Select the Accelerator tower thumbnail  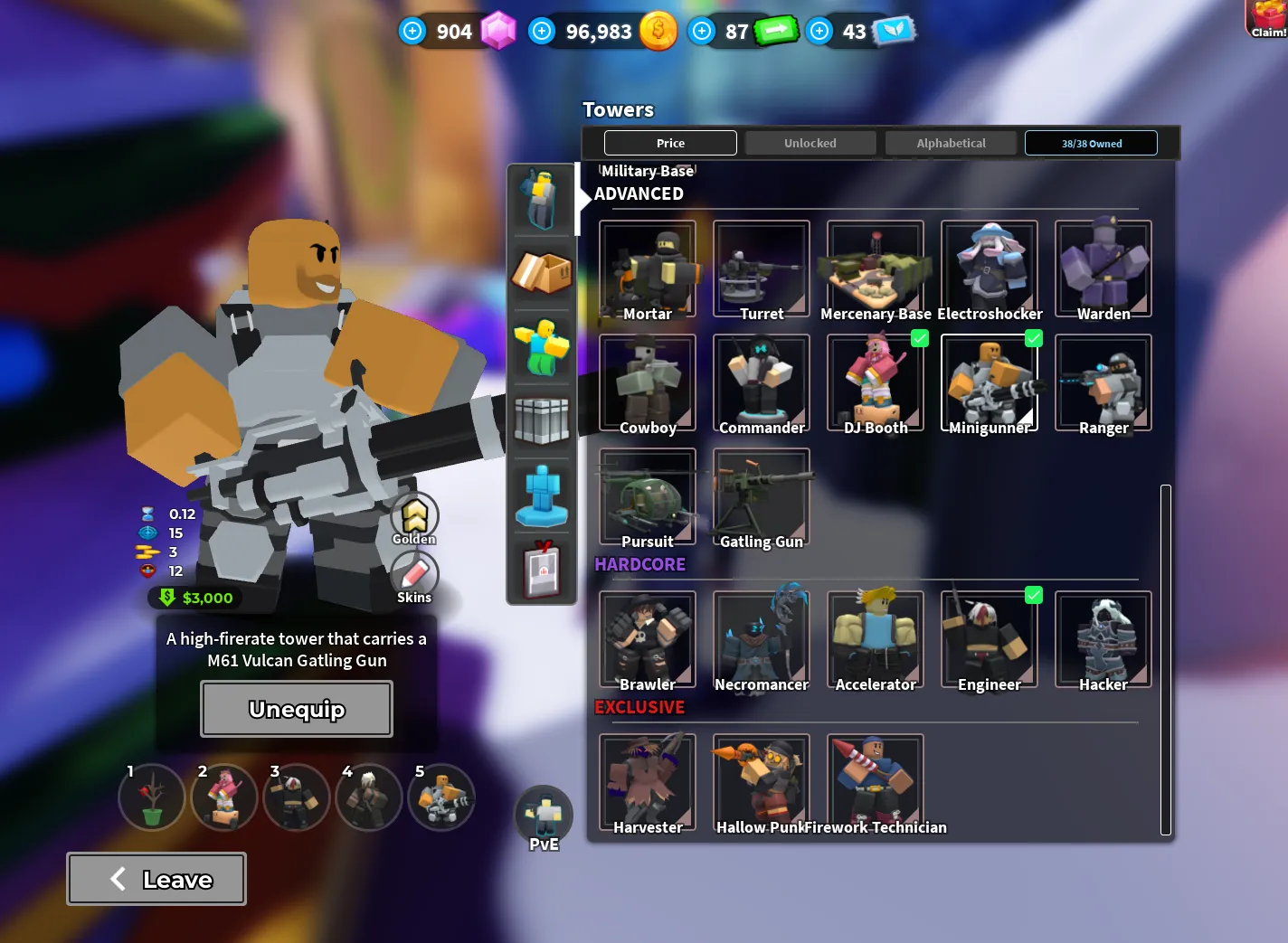(x=874, y=638)
